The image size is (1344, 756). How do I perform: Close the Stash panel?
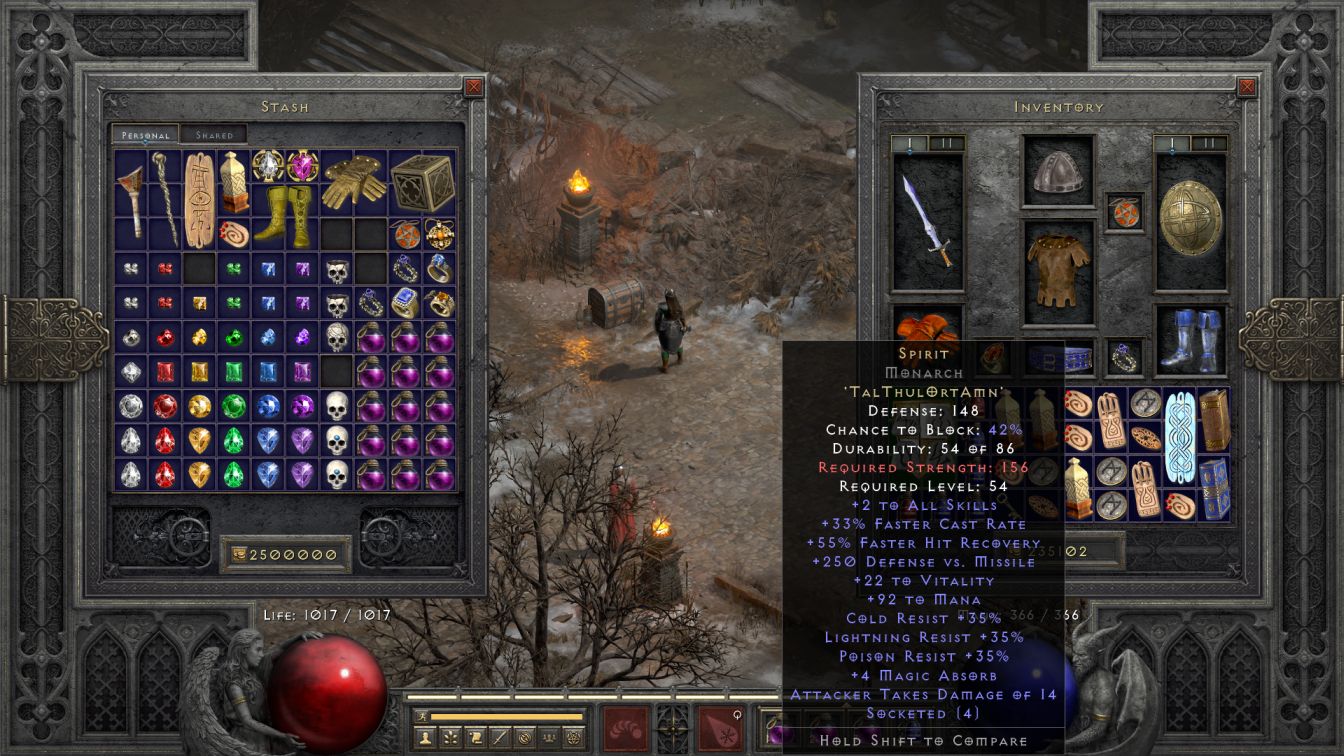tap(474, 87)
